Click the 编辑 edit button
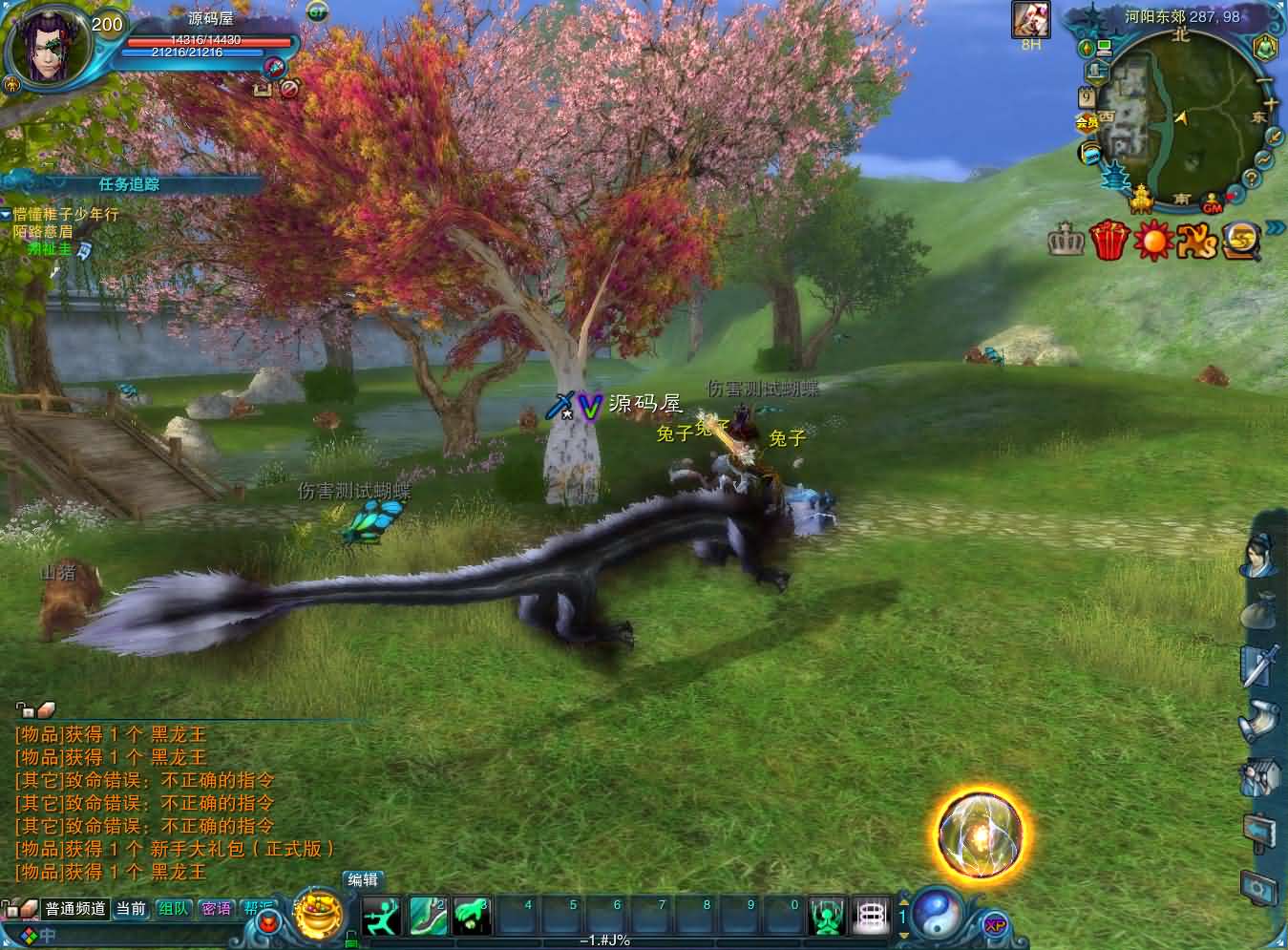 [x=363, y=880]
